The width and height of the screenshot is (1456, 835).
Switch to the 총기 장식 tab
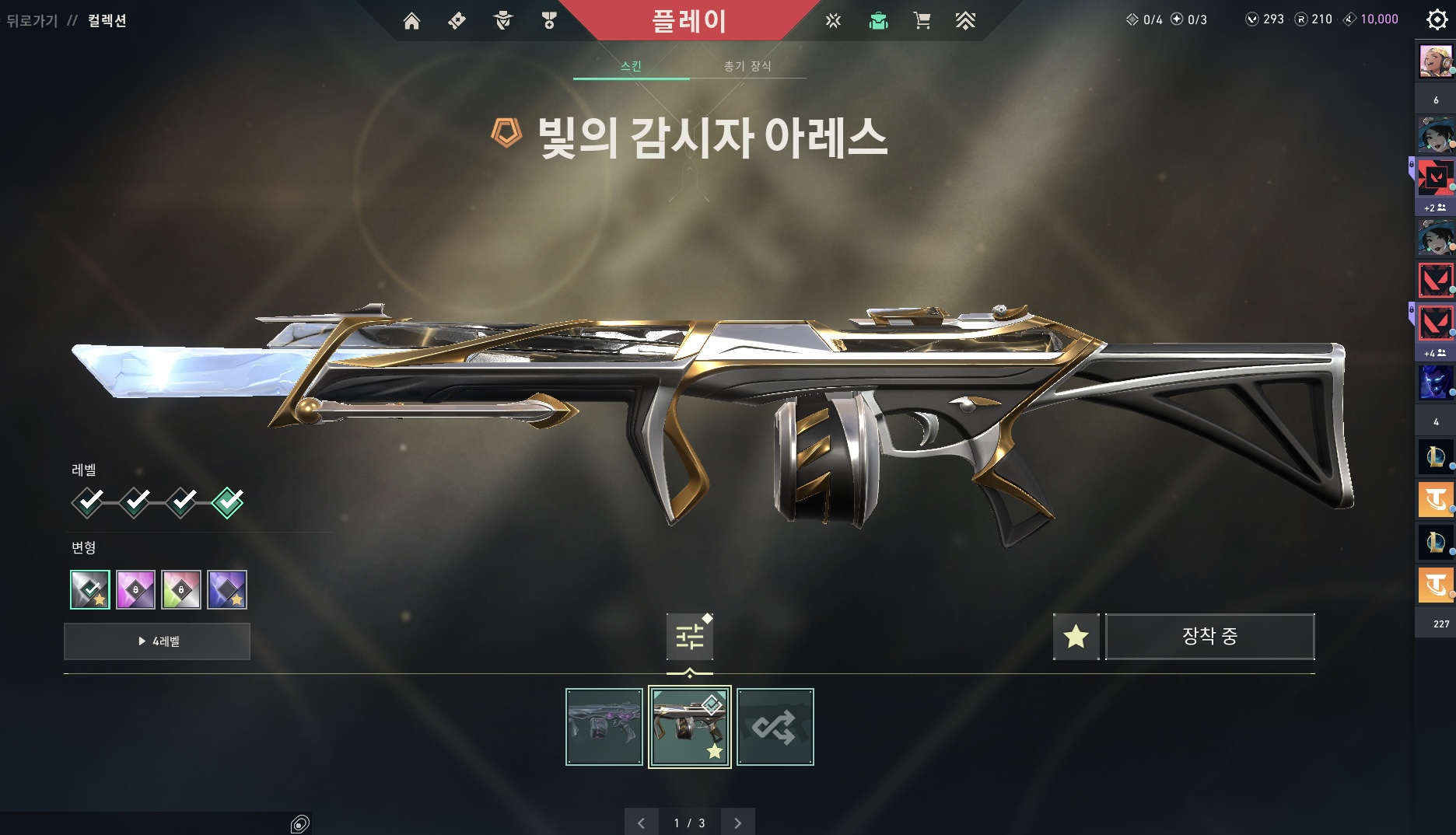pyautogui.click(x=747, y=66)
